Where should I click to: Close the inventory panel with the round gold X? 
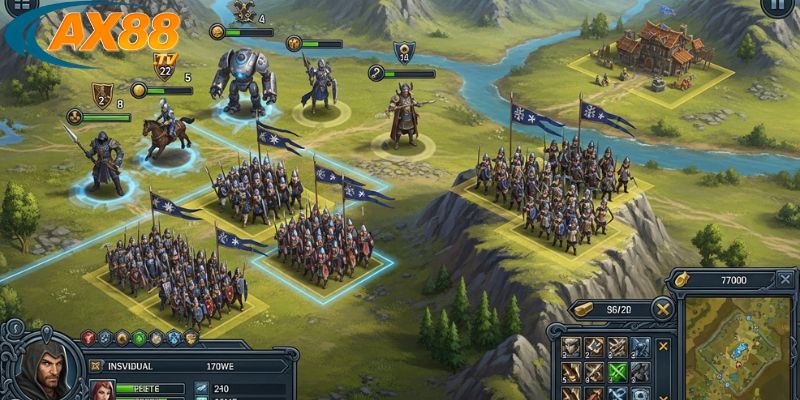pyautogui.click(x=663, y=310)
